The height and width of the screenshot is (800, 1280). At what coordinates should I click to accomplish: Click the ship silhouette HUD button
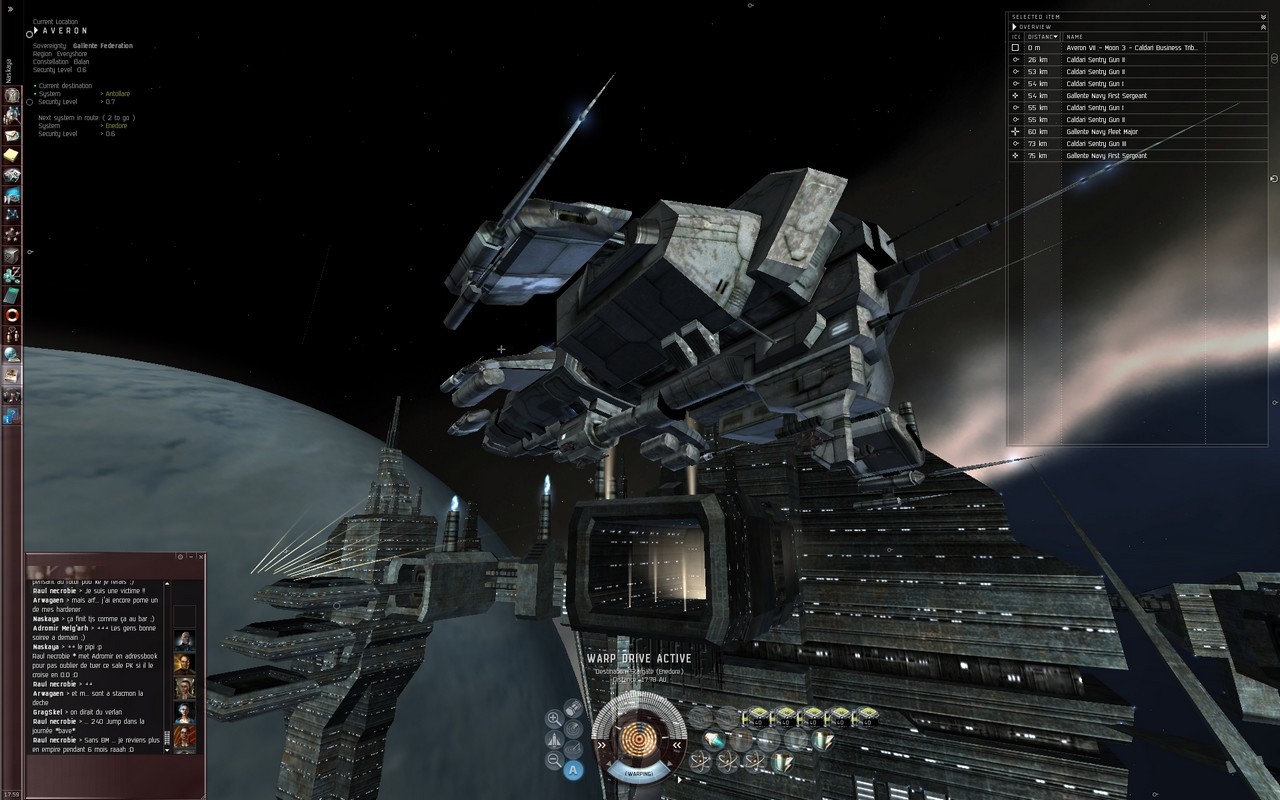pyautogui.click(x=554, y=740)
